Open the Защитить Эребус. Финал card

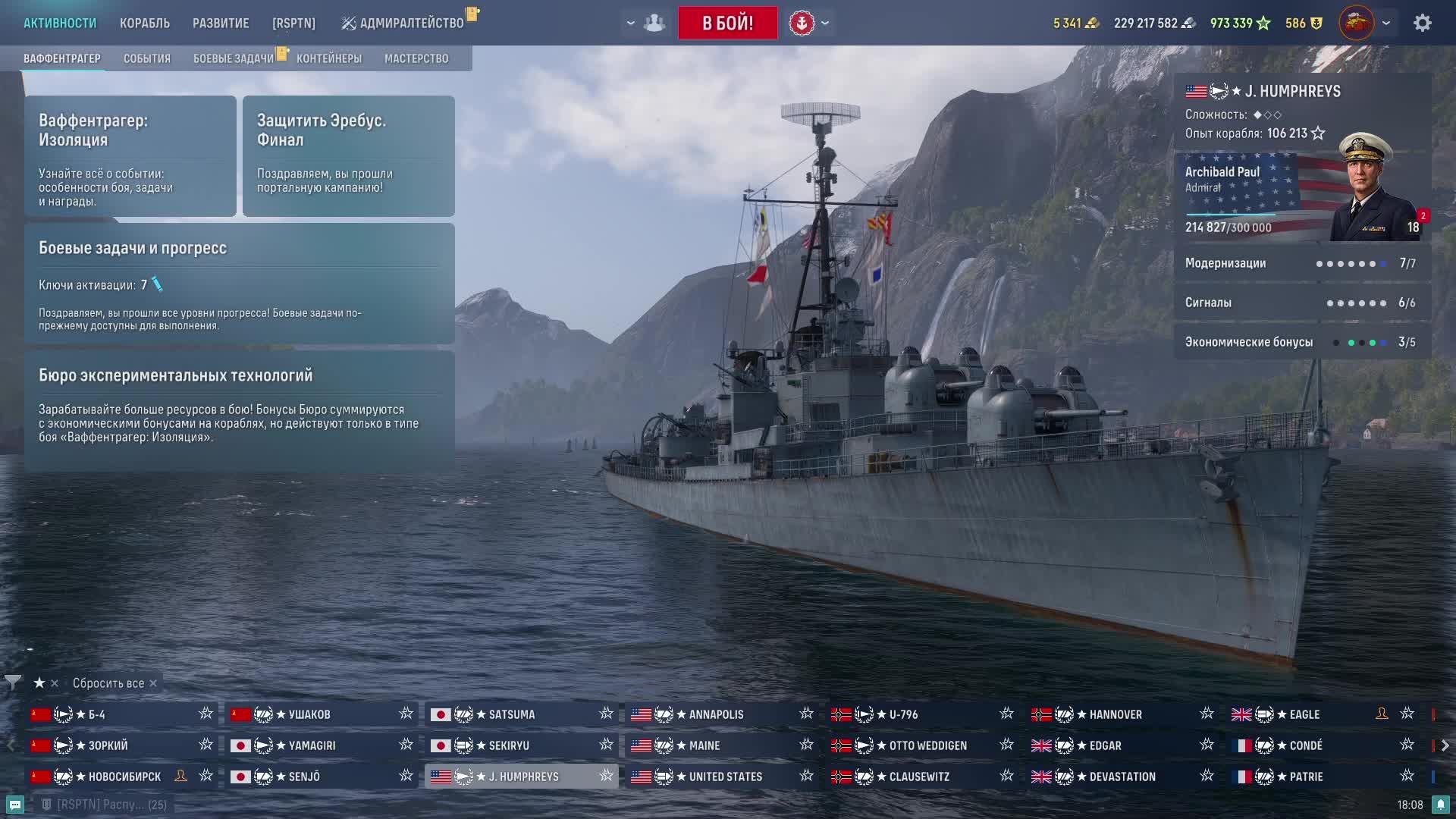(x=349, y=156)
